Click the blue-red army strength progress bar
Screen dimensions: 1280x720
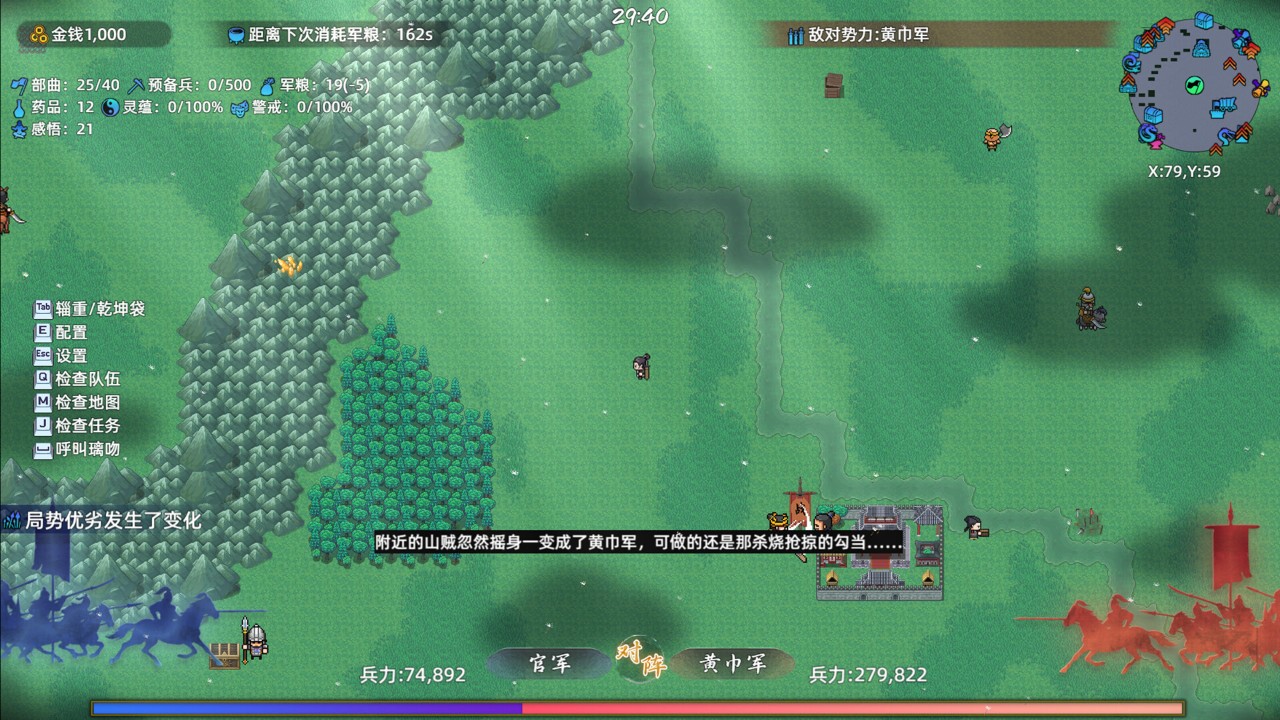pyautogui.click(x=640, y=707)
